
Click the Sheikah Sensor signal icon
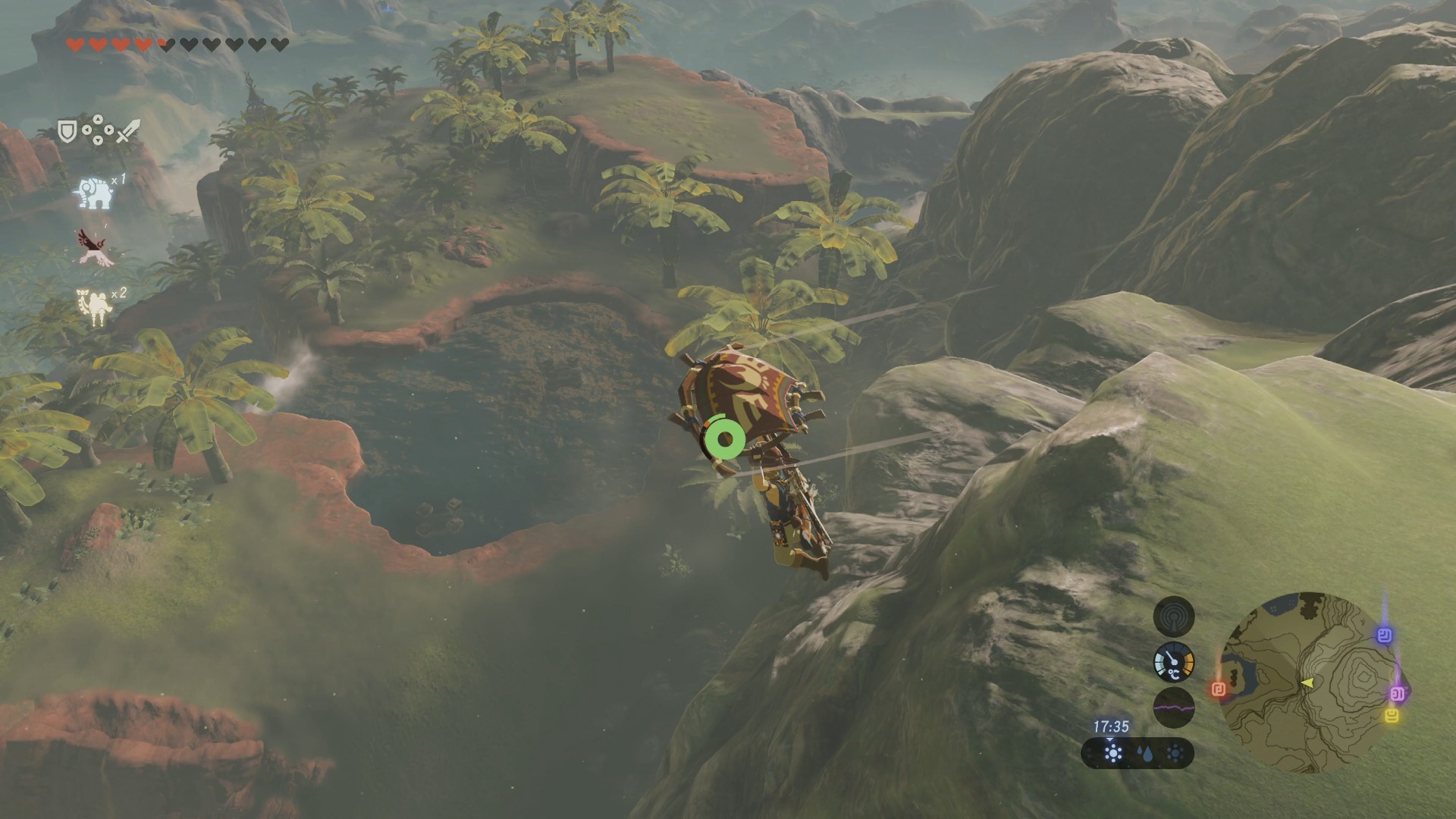click(x=1173, y=616)
